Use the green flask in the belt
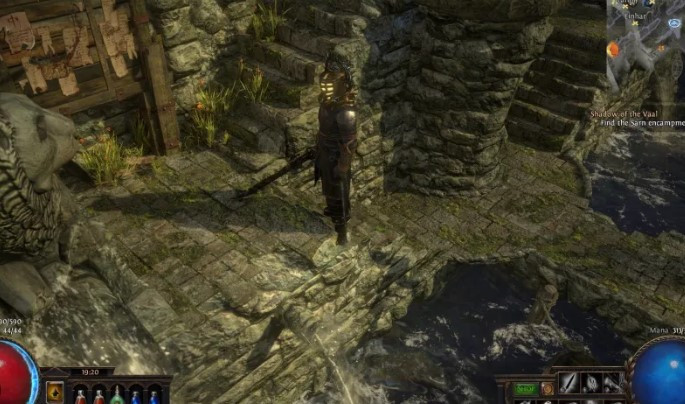This screenshot has height=404, width=685. click(x=117, y=394)
